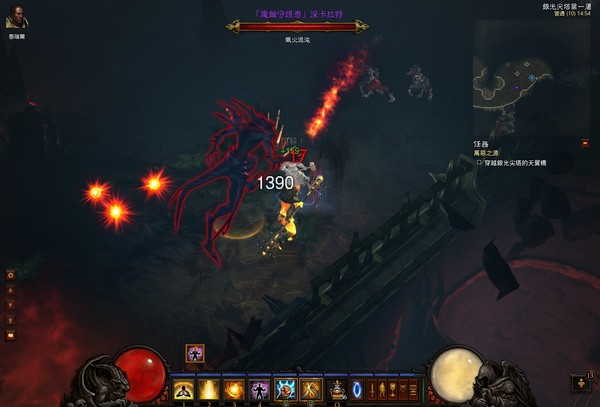Activate the meditating figure skill in slot 1
This screenshot has width=600, height=407.
coord(184,388)
